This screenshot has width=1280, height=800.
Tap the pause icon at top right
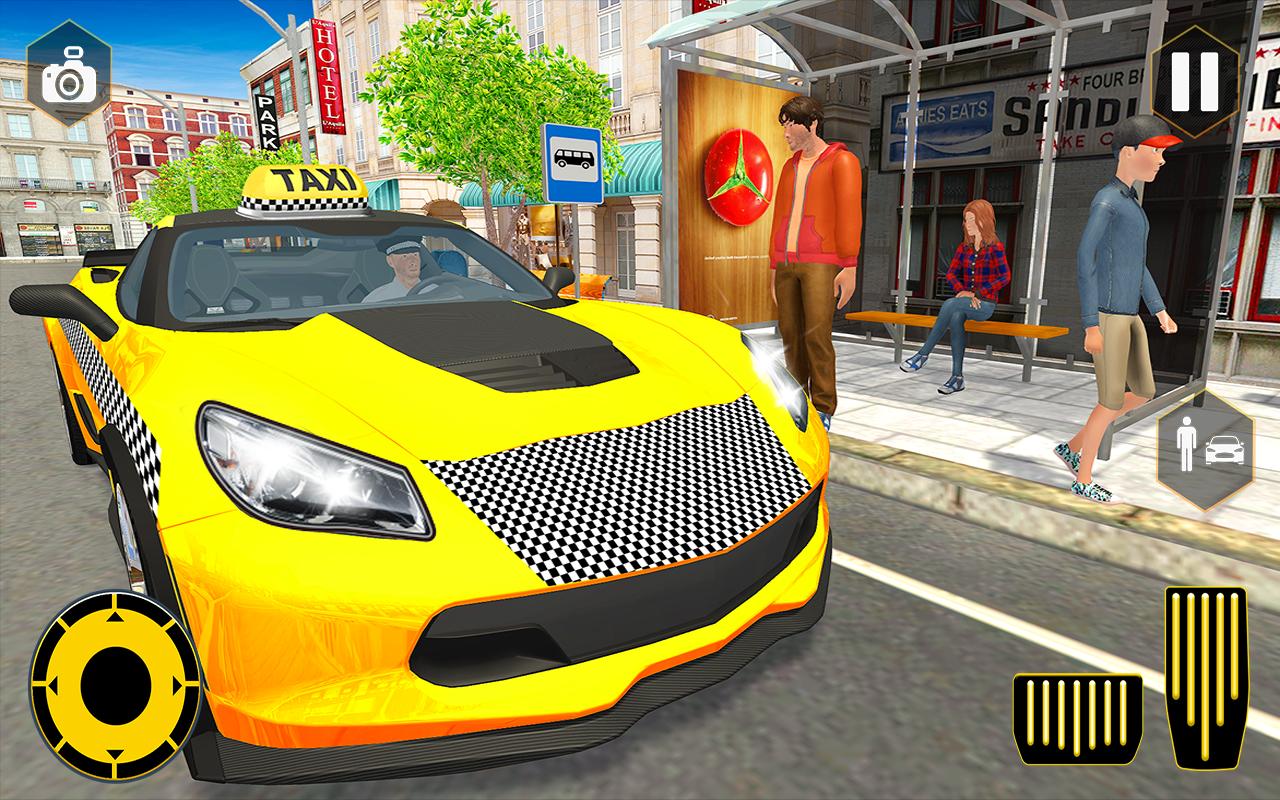click(1193, 80)
